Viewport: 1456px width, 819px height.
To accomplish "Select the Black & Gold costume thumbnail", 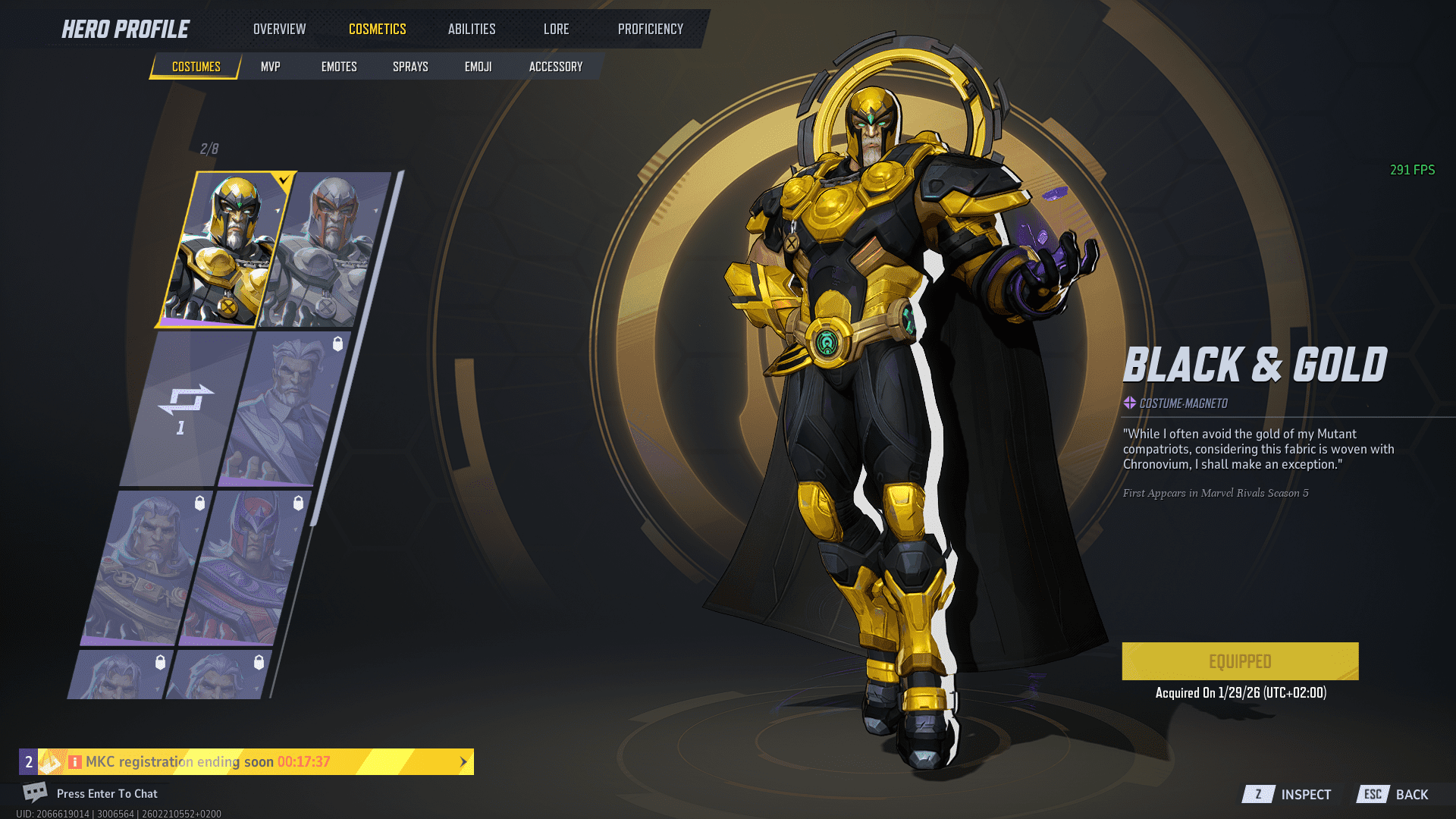I will (224, 249).
